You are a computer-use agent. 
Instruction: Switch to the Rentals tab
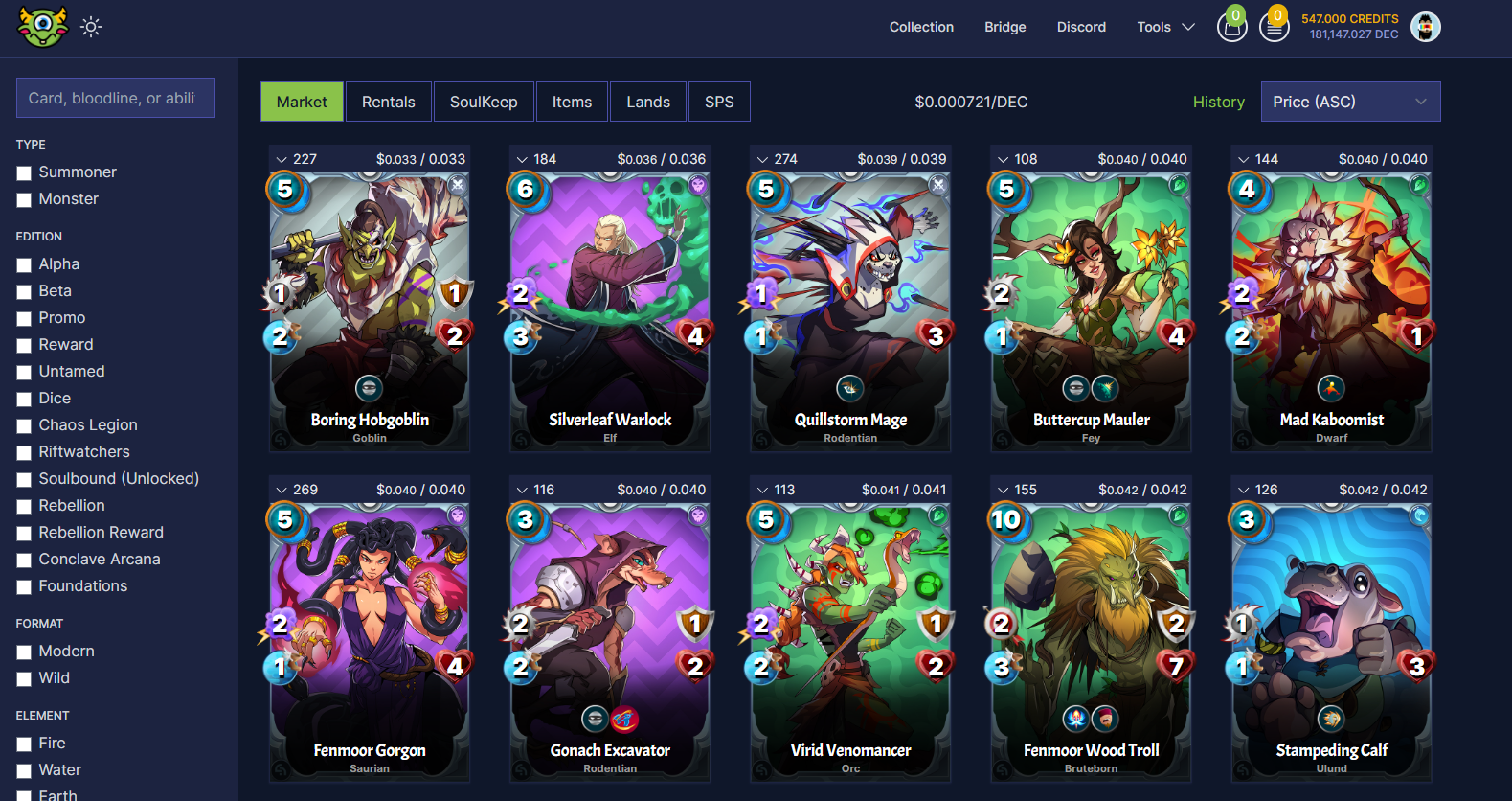click(x=388, y=102)
